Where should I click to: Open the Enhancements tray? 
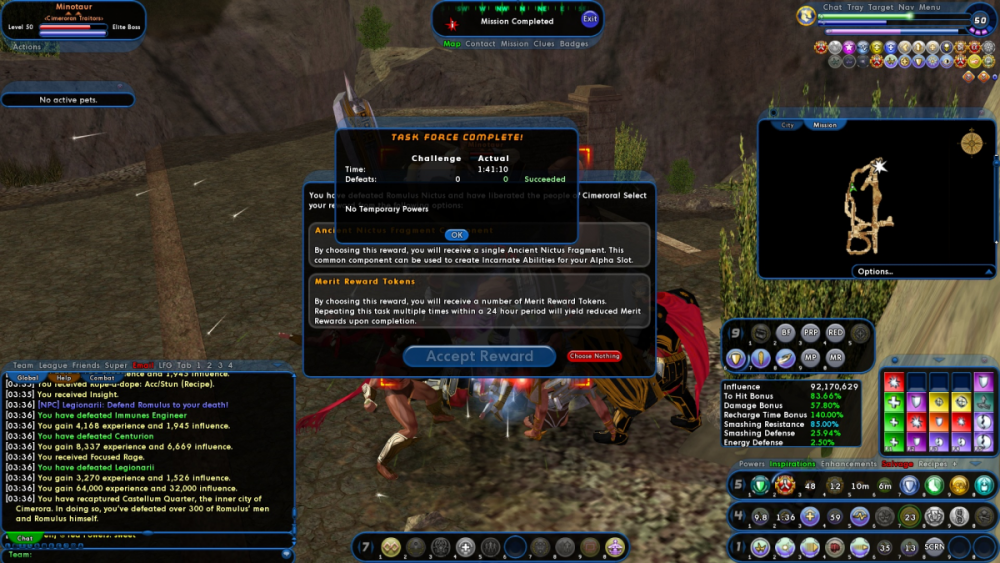click(x=849, y=464)
